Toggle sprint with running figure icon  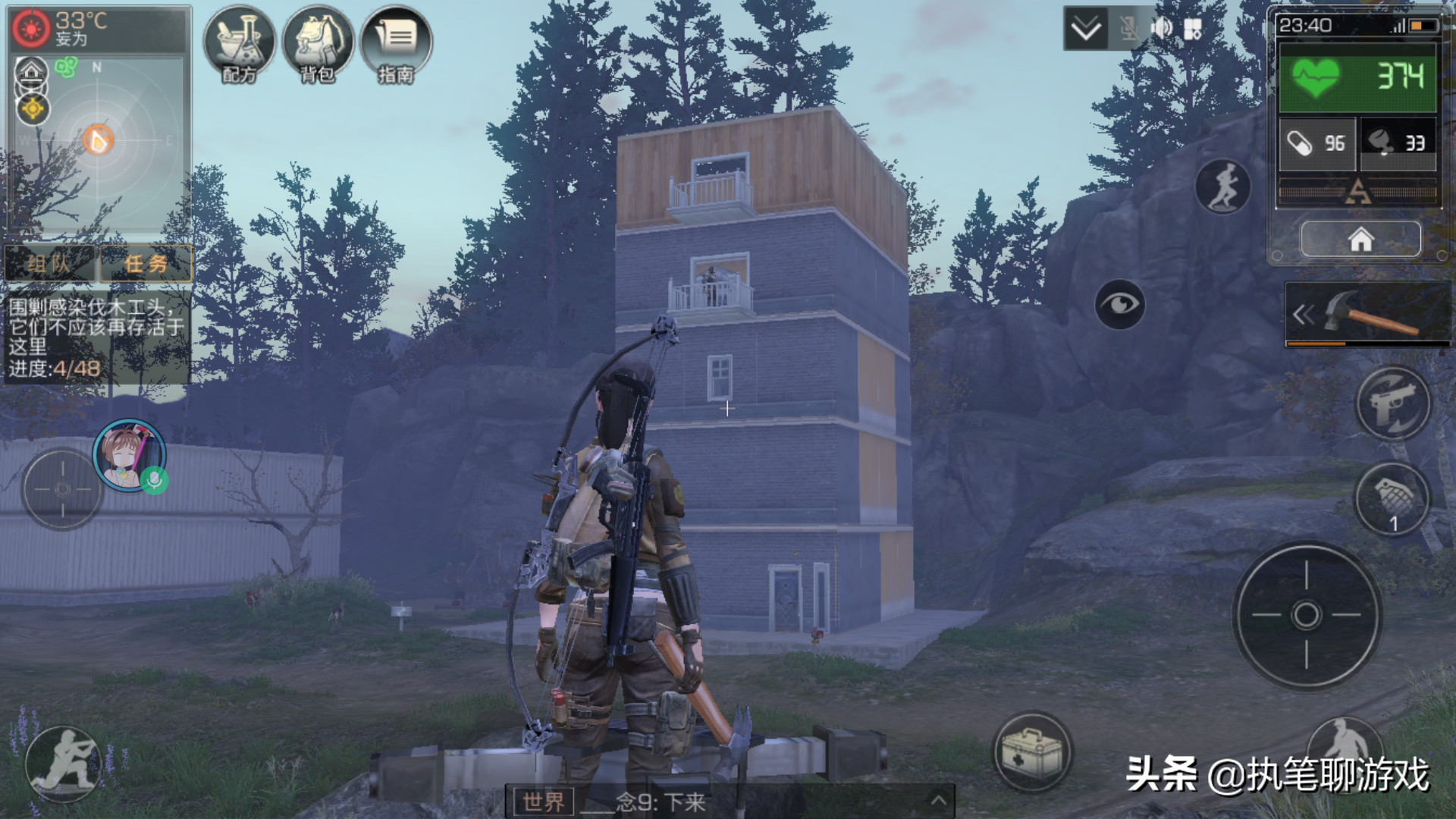click(x=1222, y=187)
